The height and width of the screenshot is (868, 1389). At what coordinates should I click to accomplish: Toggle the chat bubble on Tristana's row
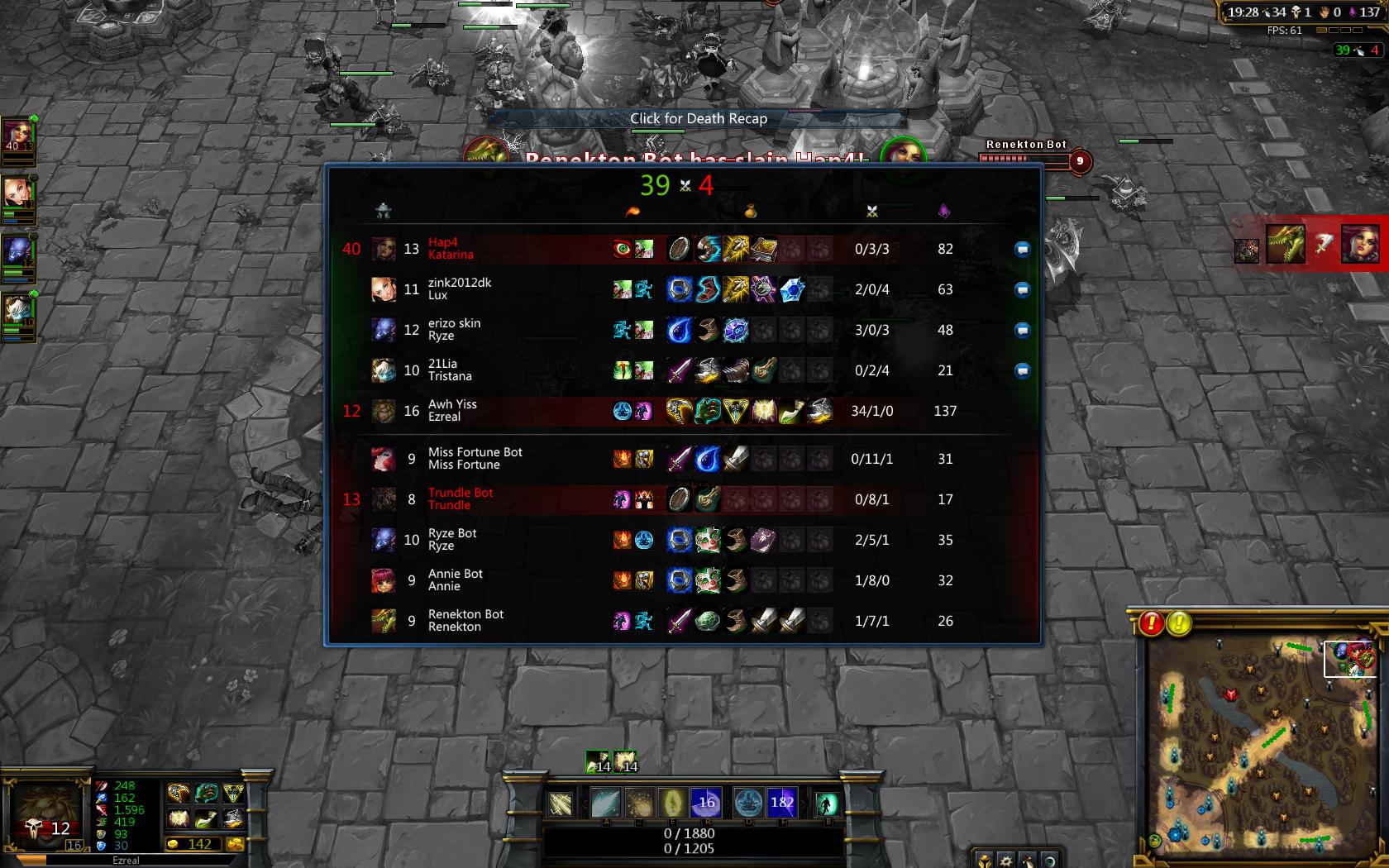pos(1022,370)
